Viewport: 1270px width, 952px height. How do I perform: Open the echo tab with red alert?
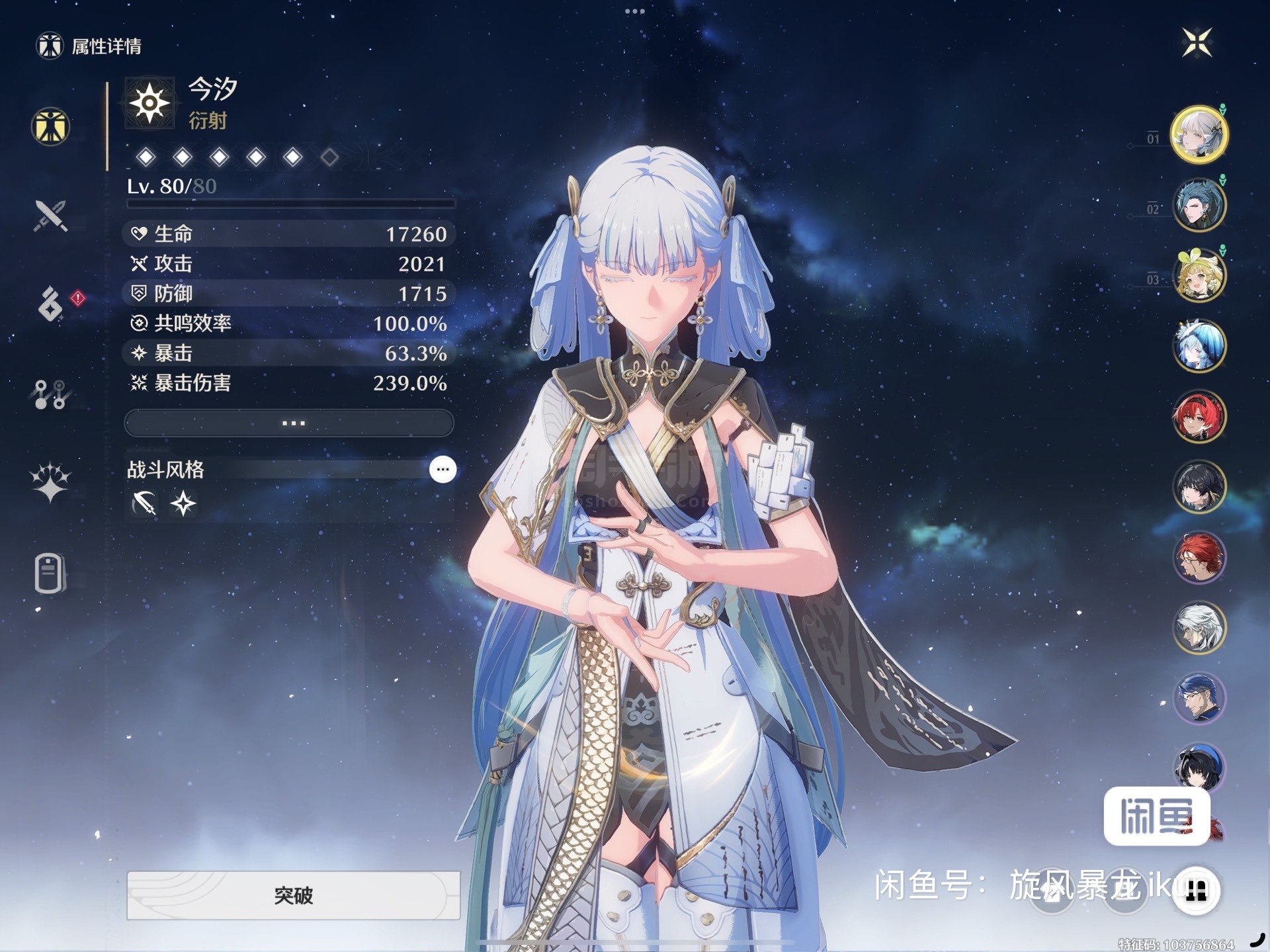tap(51, 304)
